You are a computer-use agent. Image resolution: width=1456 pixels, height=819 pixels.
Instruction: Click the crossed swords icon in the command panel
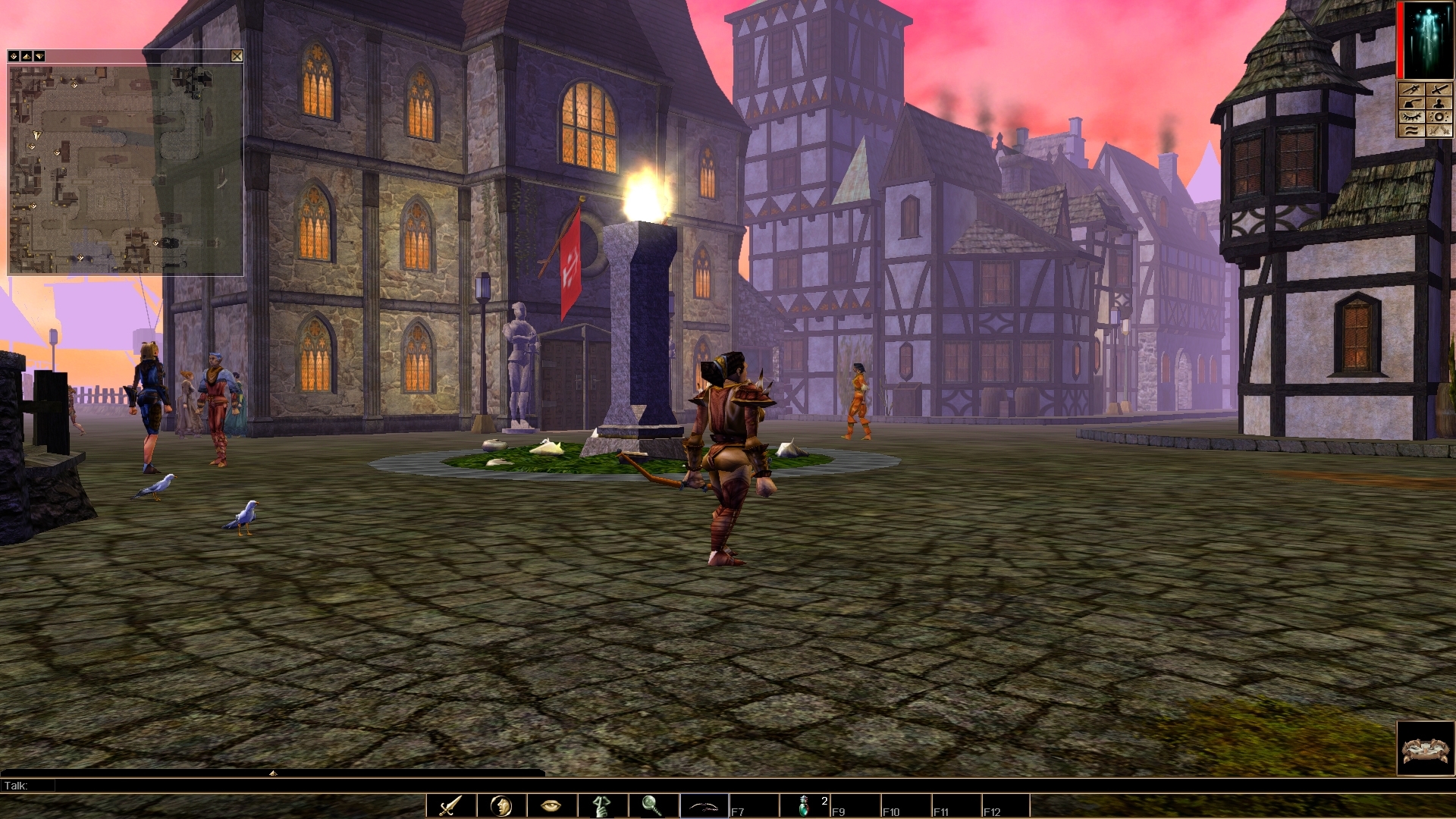pos(1439,130)
